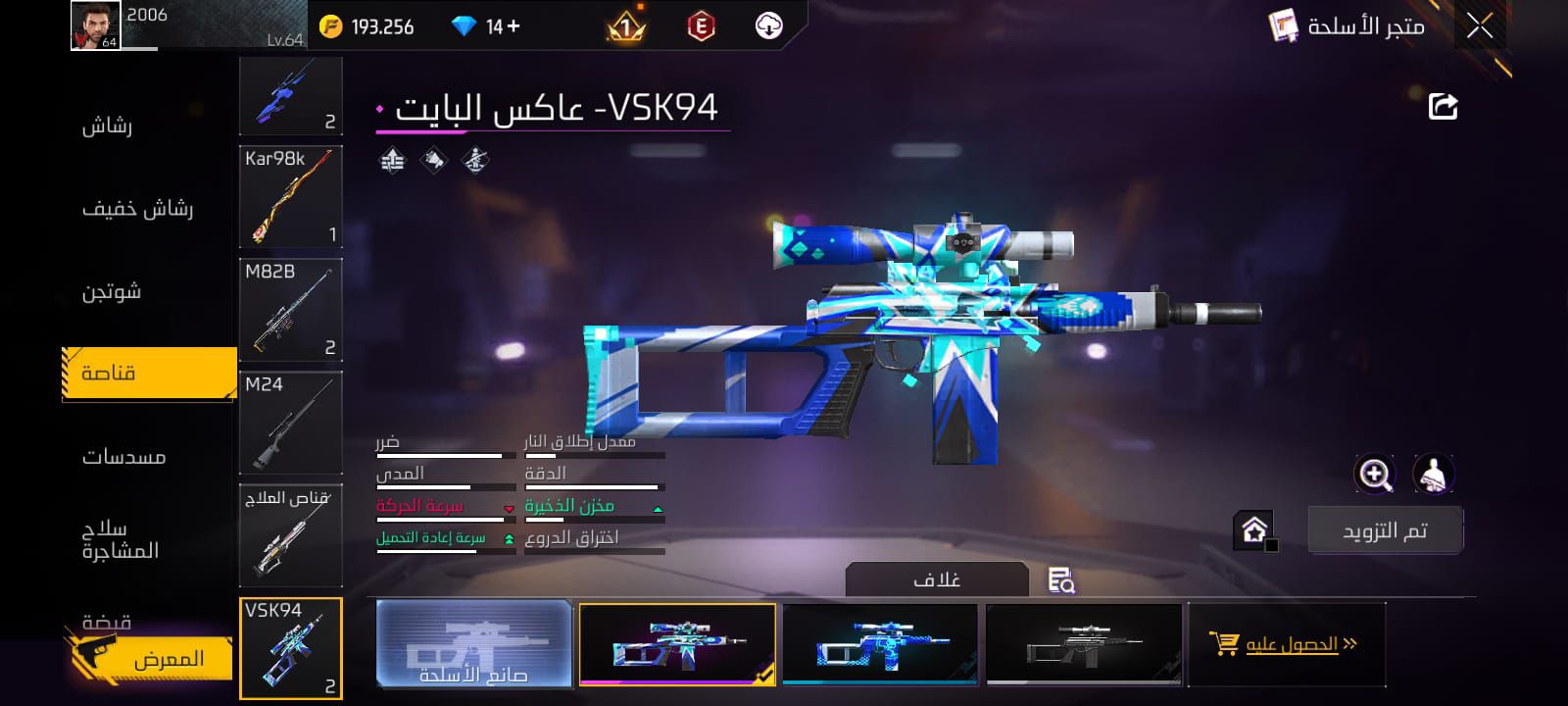Click the first diamond attribute icon under VSK94
Viewport: 1568px width, 706px height.
click(x=391, y=159)
